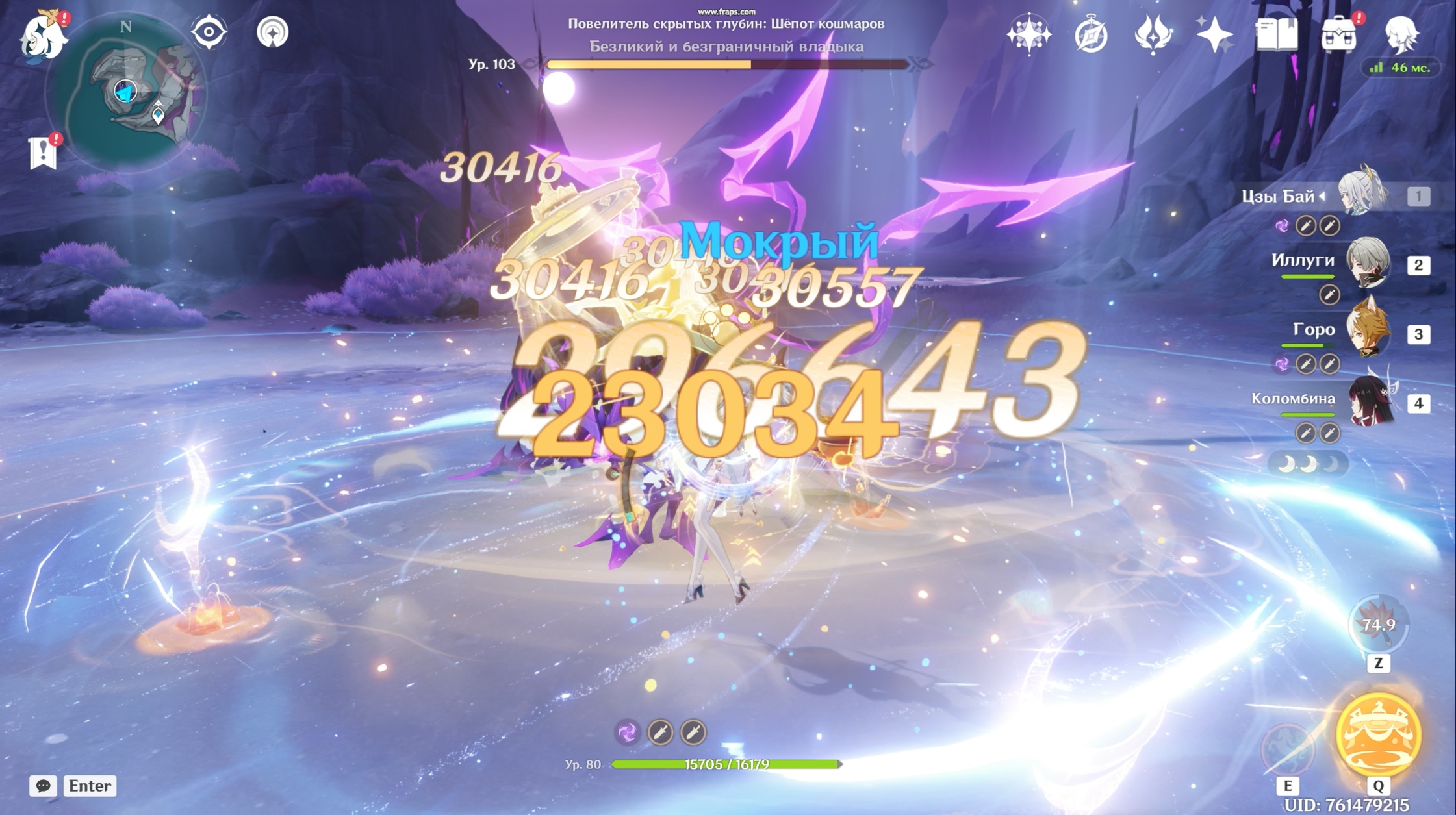This screenshot has width=1456, height=815.
Task: Use the gadget showing 74.9 cooldown
Action: pos(1378,625)
